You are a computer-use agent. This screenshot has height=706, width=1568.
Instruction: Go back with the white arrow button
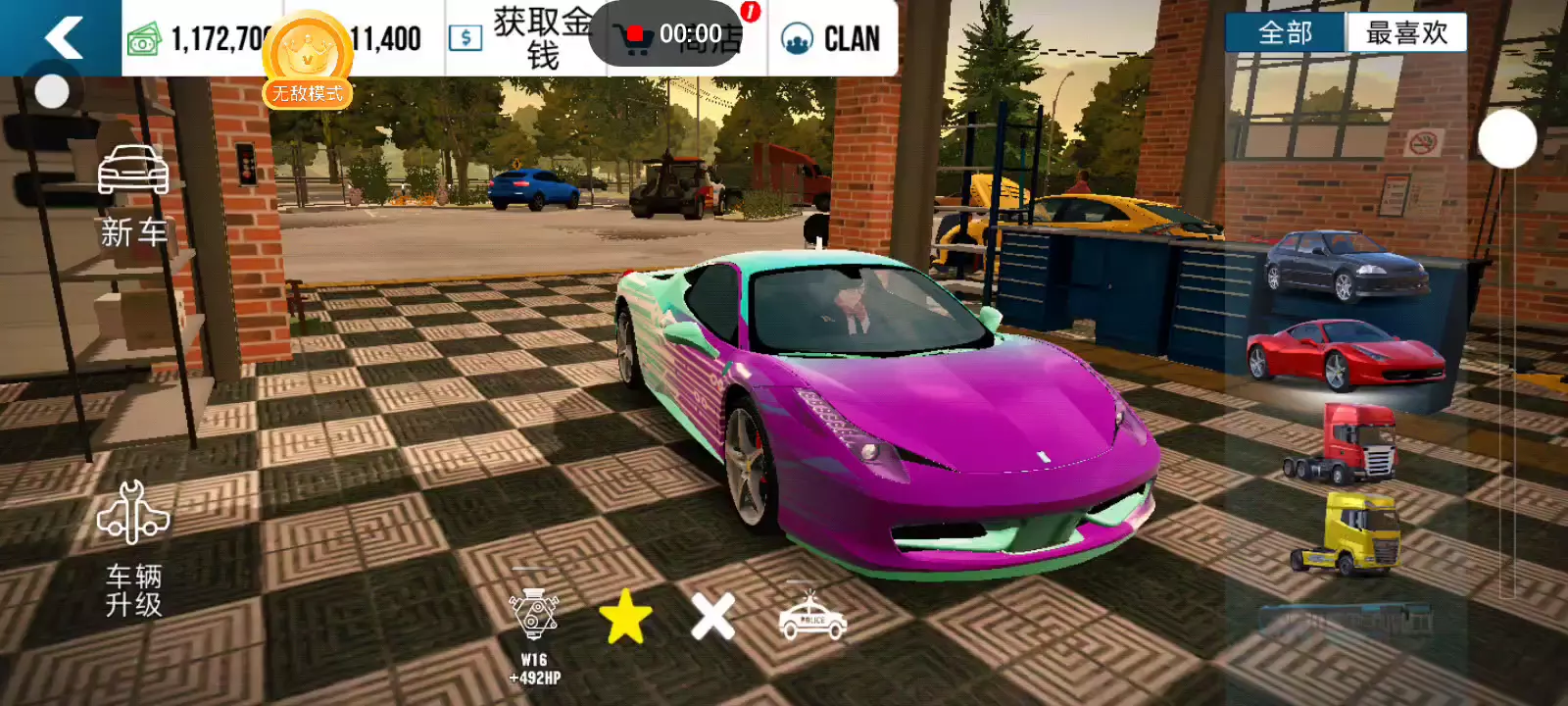63,38
